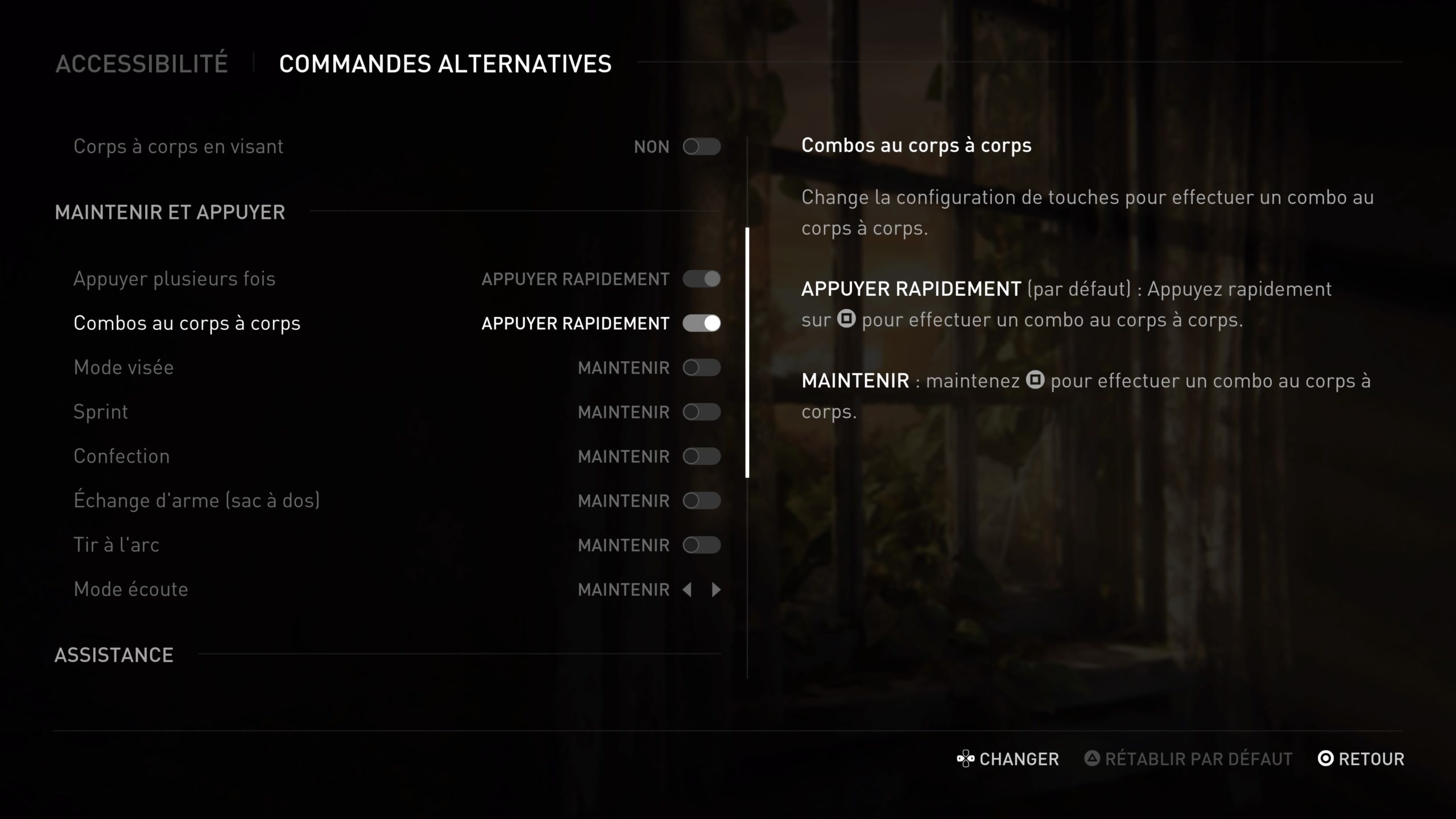Image resolution: width=1456 pixels, height=819 pixels.
Task: Click the Retour button
Action: click(x=1361, y=759)
